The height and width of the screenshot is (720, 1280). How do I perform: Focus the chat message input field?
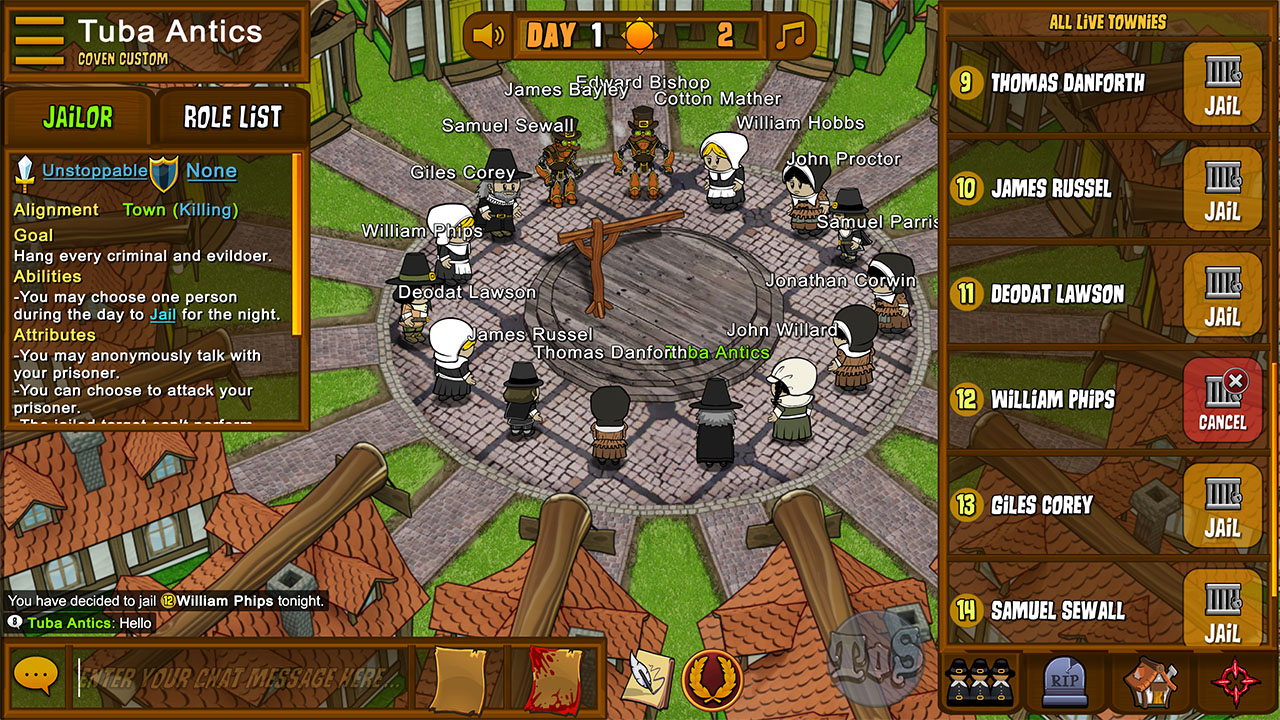(240, 677)
